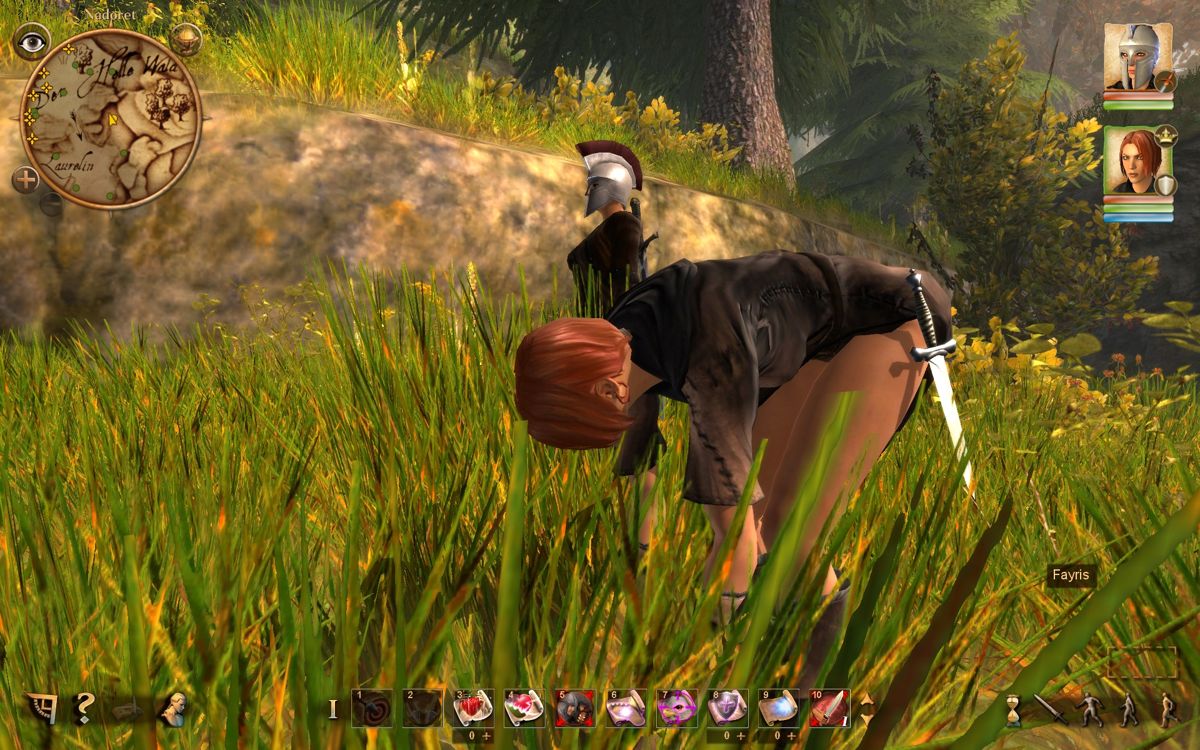This screenshot has height=750, width=1200.
Task: Toggle the eye button above the minimap
Action: point(32,41)
